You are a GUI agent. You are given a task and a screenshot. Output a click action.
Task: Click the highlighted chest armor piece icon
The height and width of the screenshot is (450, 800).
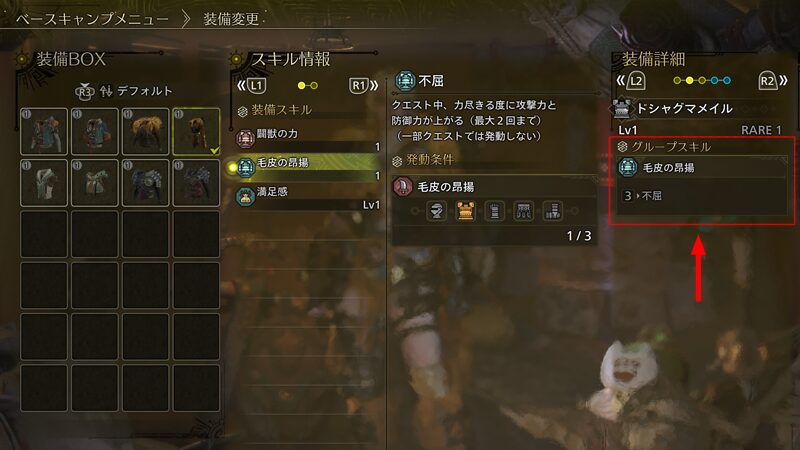click(x=465, y=211)
